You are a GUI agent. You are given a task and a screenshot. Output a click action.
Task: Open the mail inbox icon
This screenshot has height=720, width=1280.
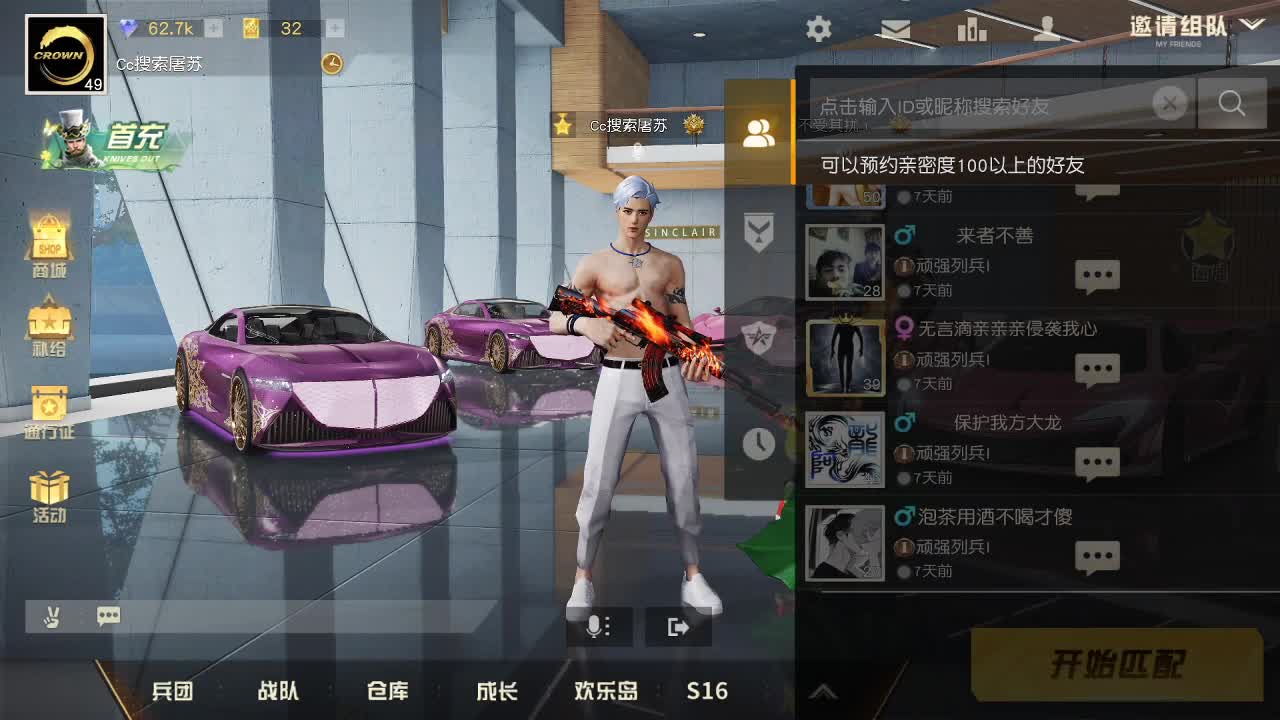(x=895, y=29)
